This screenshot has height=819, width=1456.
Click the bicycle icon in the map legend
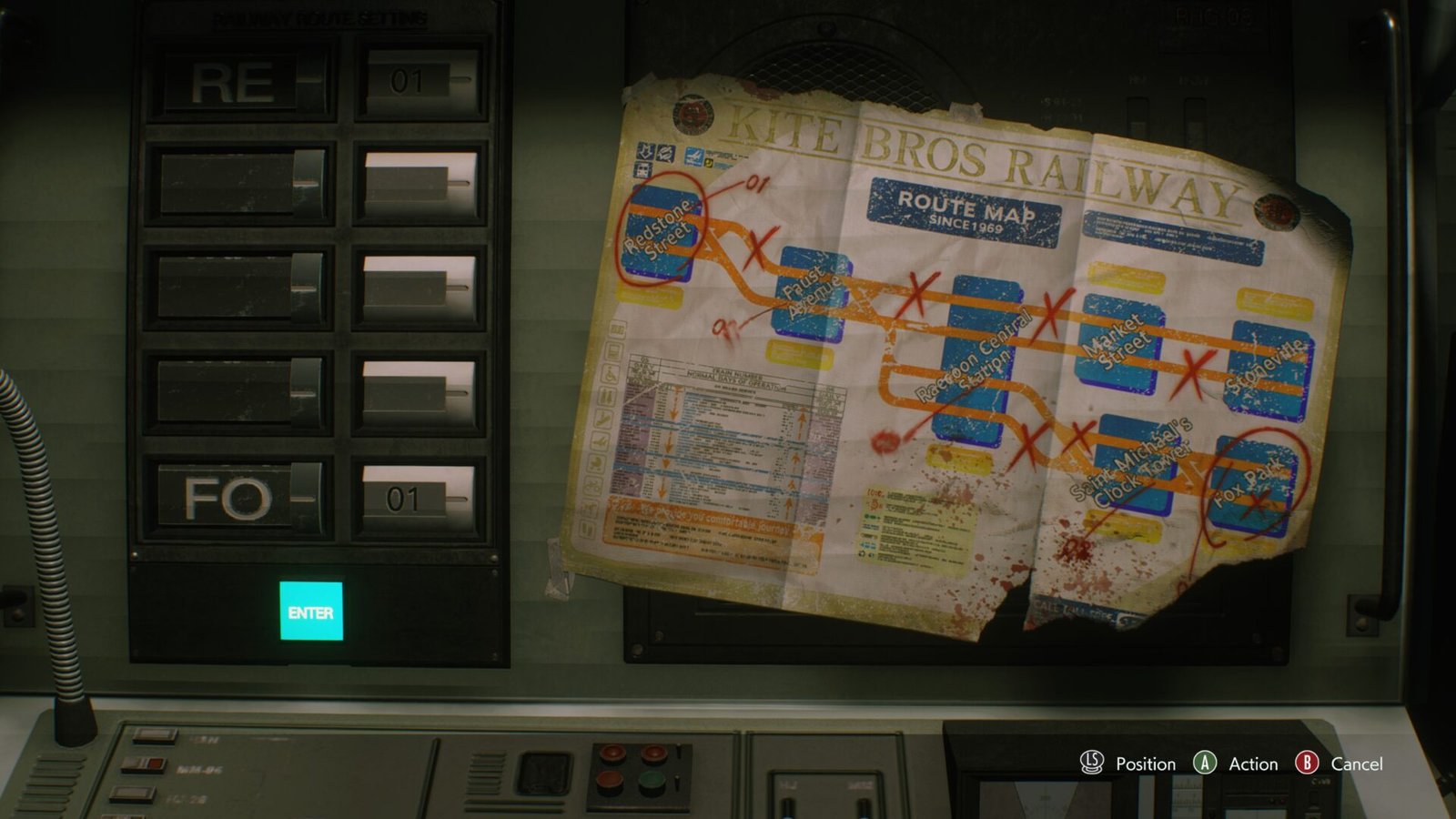[x=591, y=483]
